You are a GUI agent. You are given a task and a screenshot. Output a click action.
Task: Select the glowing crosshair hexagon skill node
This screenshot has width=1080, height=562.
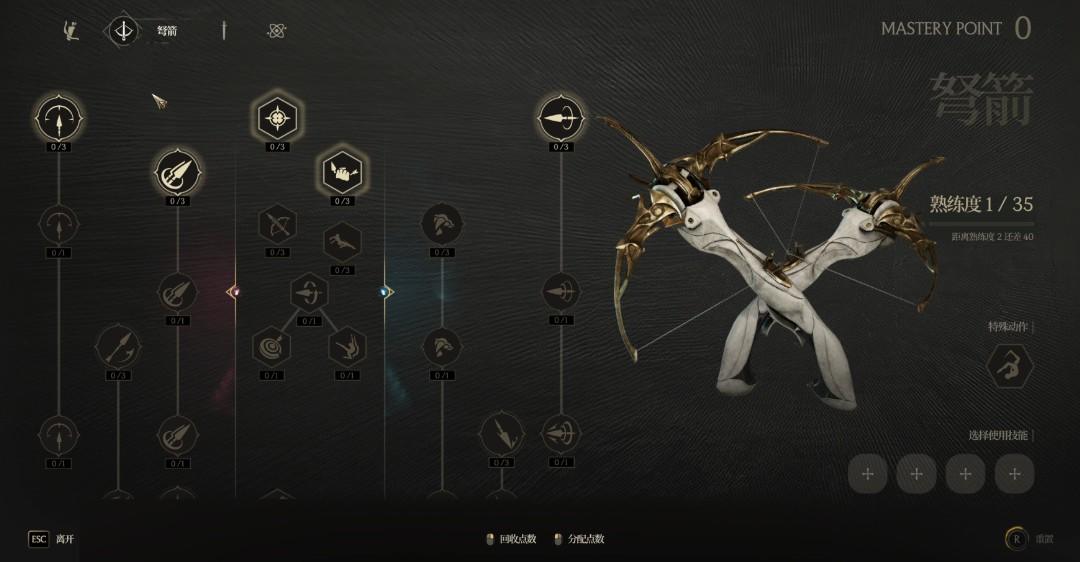tap(277, 119)
